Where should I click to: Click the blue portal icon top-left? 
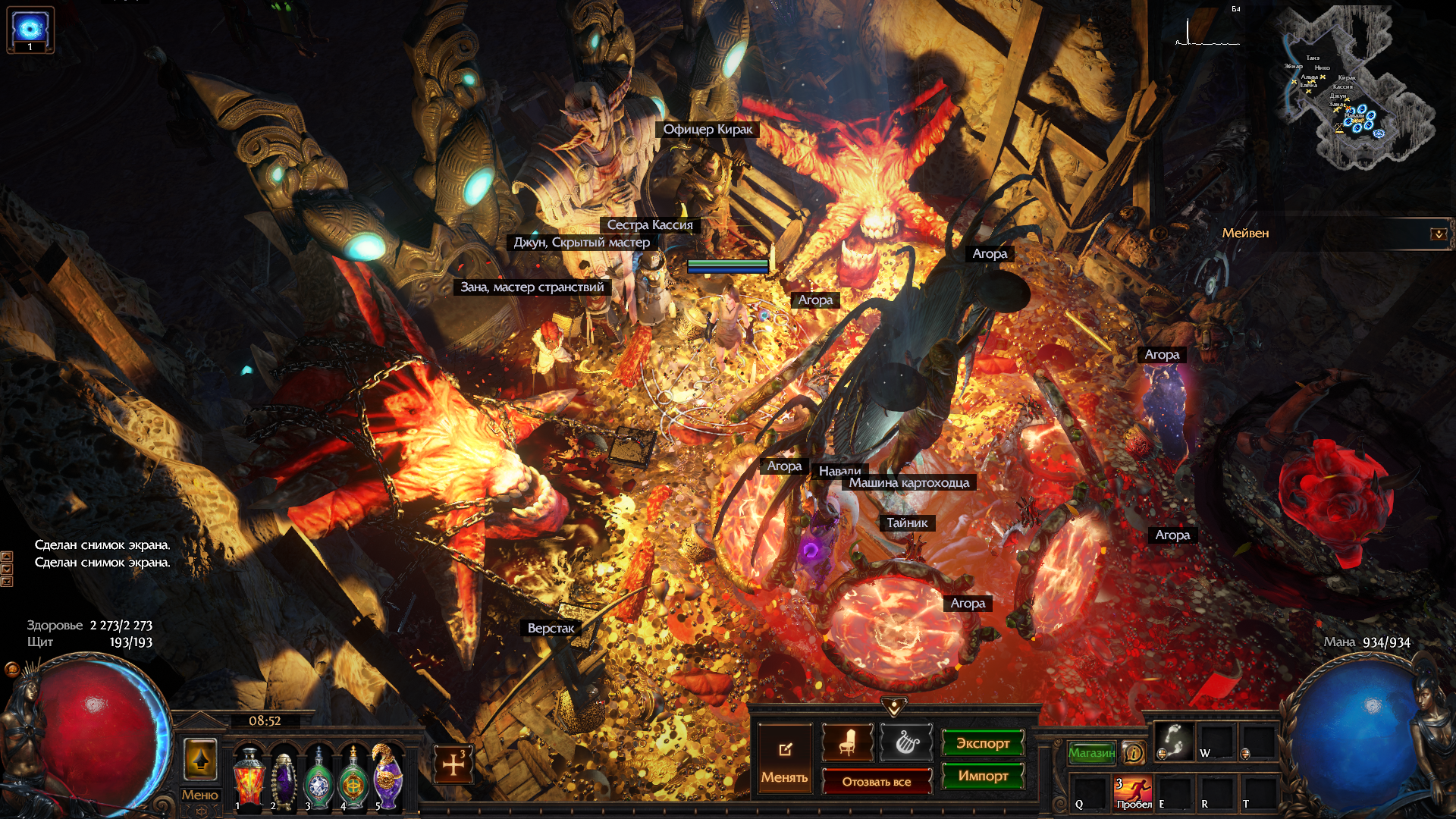click(30, 30)
